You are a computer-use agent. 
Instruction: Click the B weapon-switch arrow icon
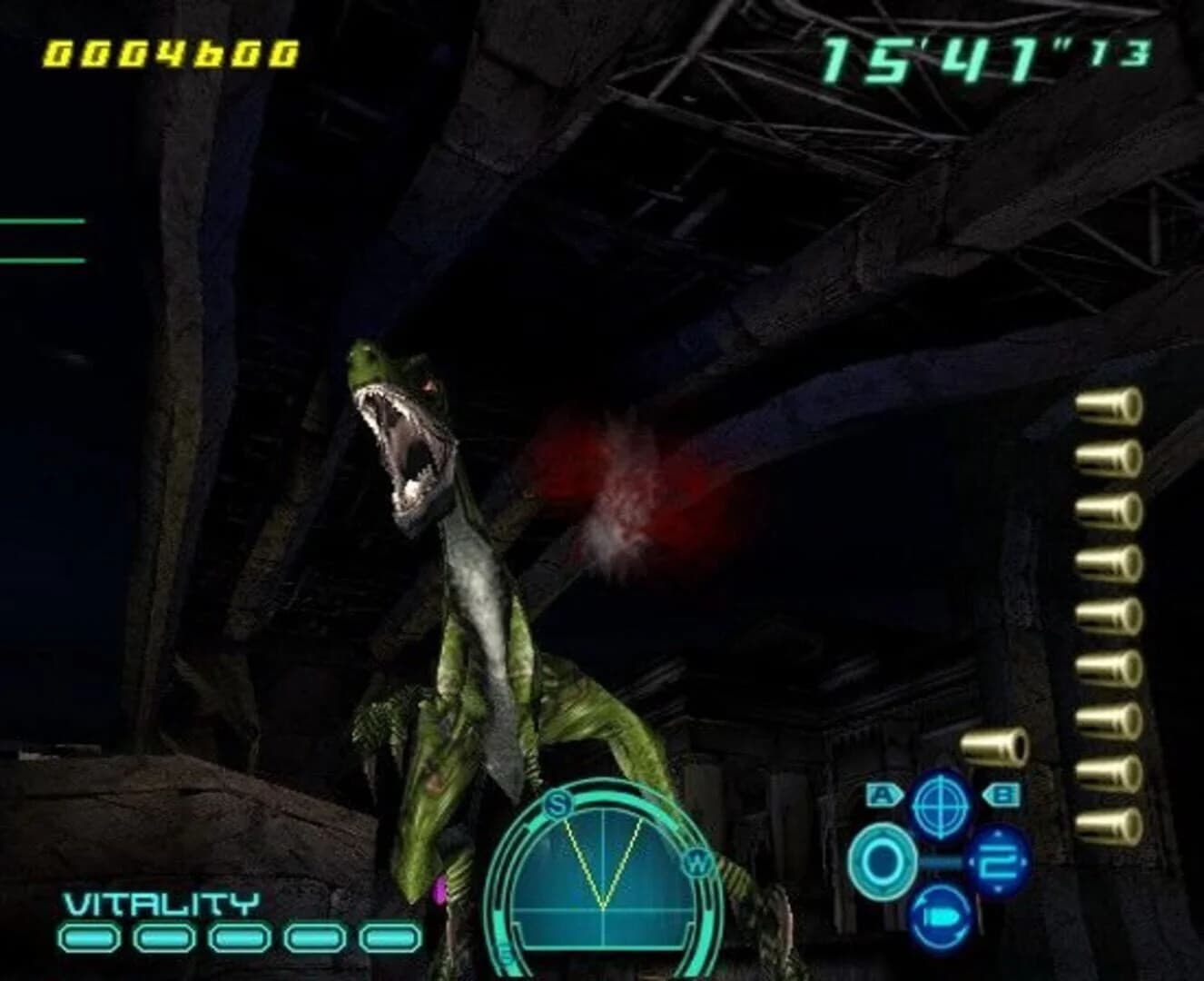1003,794
